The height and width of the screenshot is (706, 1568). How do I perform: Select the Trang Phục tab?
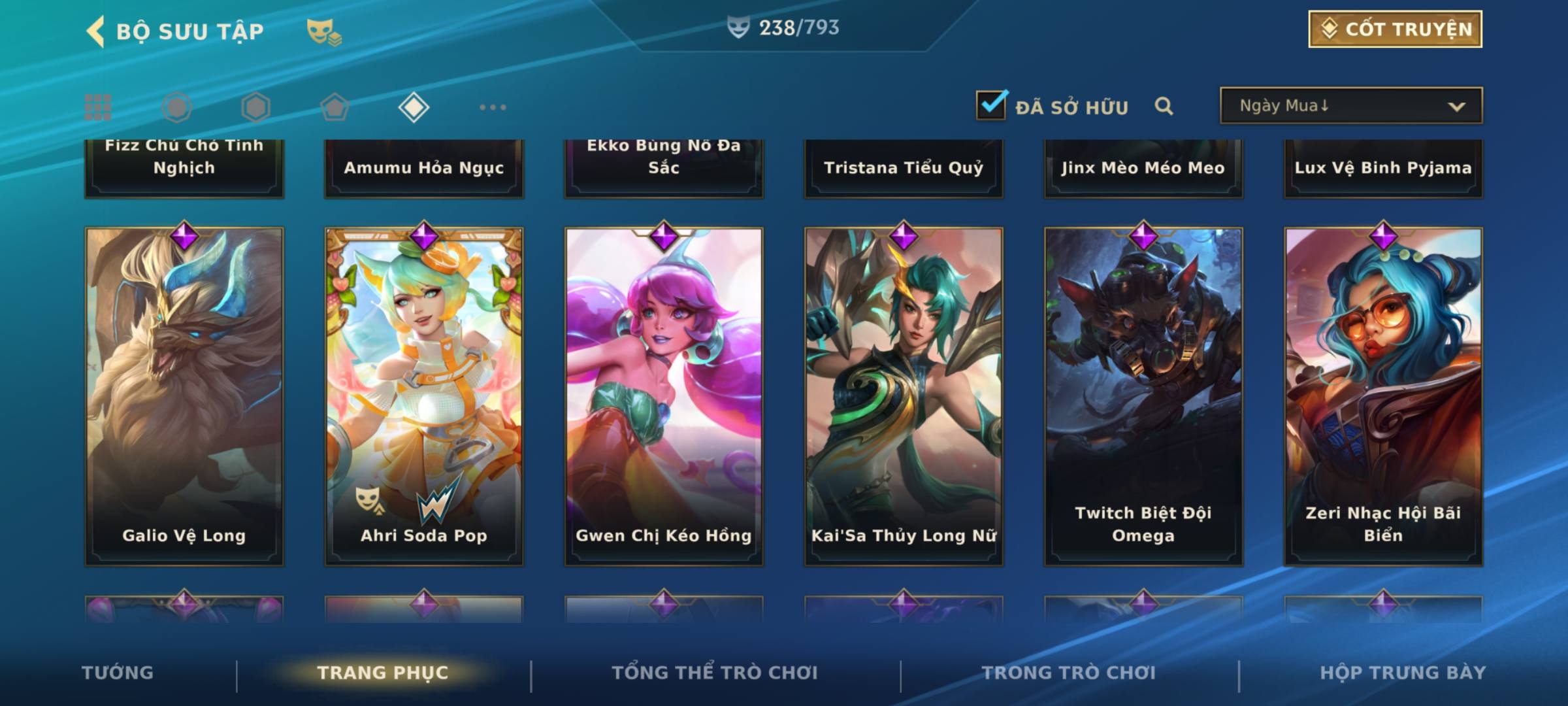[x=383, y=673]
